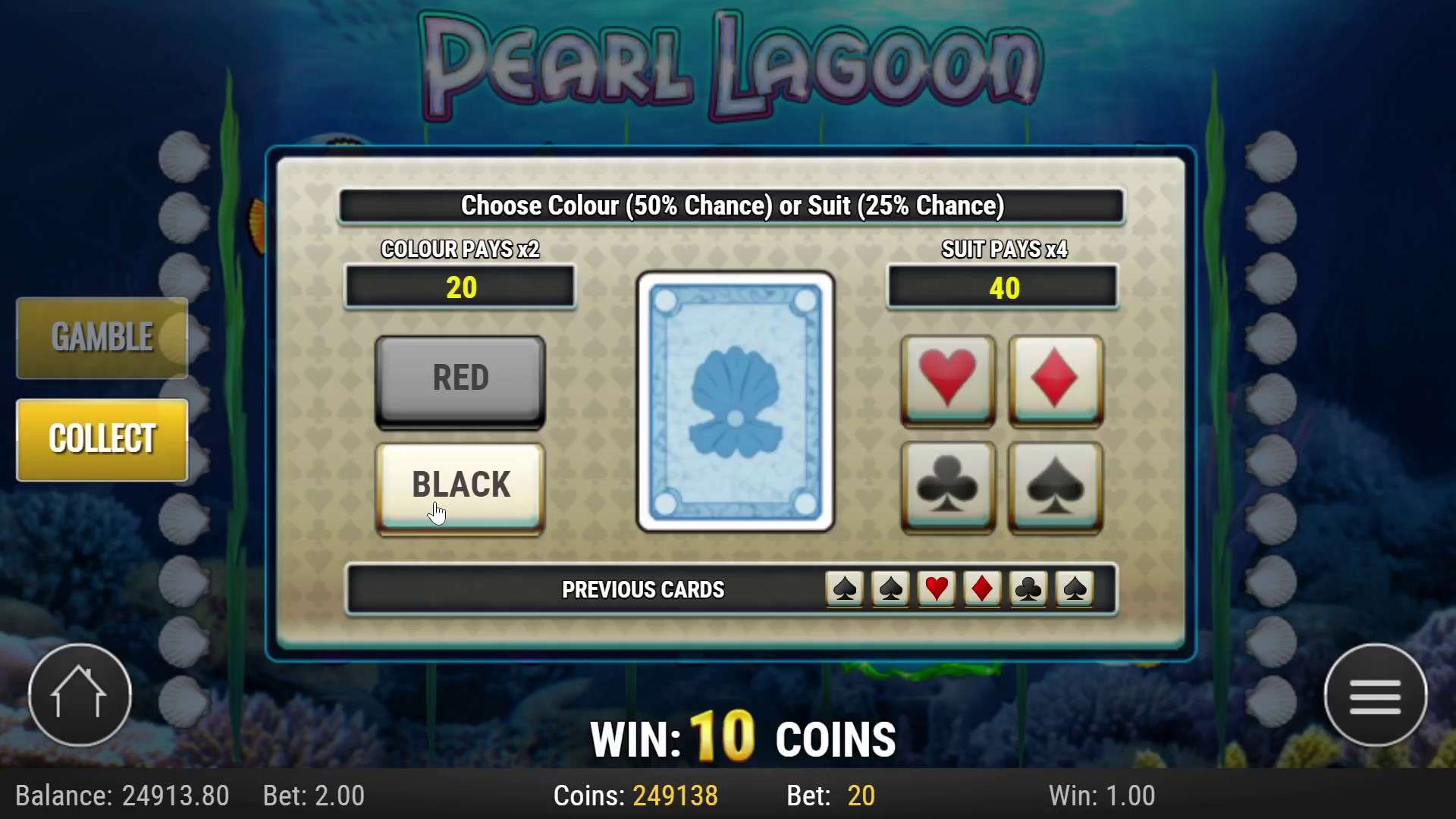Viewport: 1456px width, 819px height.
Task: Select the hearts suit icon
Action: point(947,379)
